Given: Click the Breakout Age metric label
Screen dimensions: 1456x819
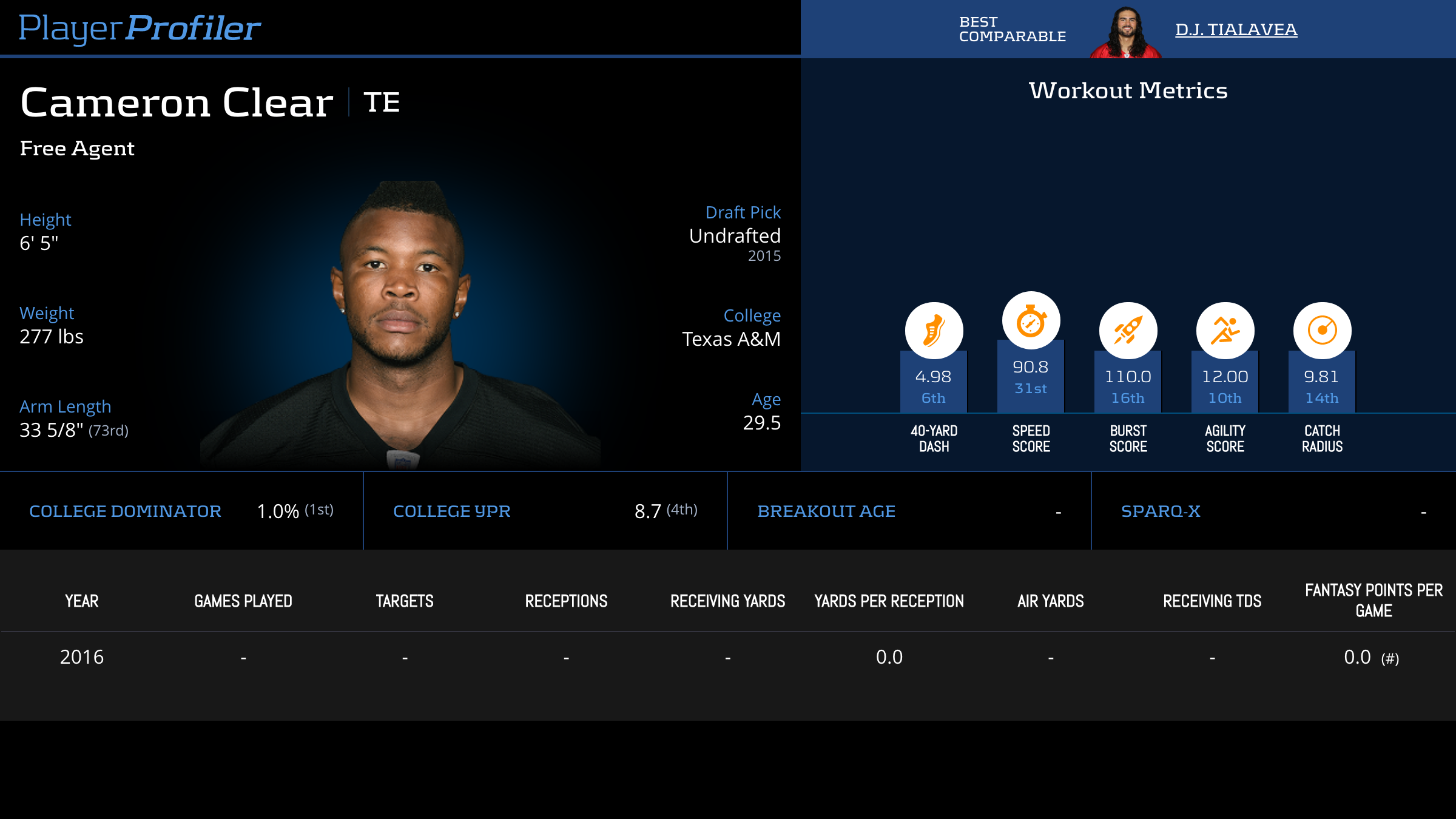Looking at the screenshot, I should (826, 511).
